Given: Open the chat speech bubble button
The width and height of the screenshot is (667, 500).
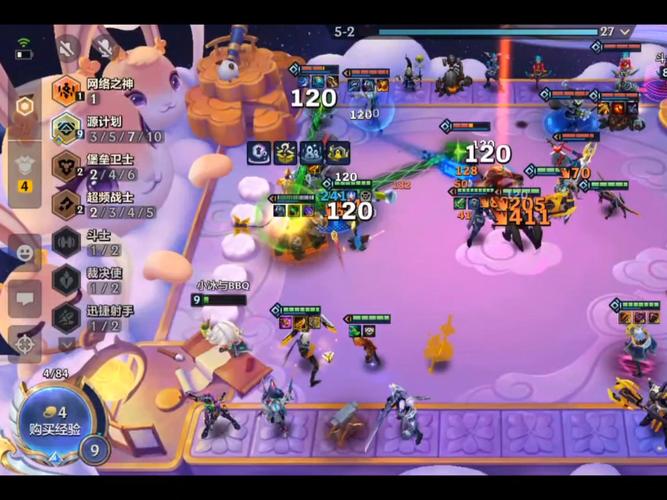Looking at the screenshot, I should point(25,296).
